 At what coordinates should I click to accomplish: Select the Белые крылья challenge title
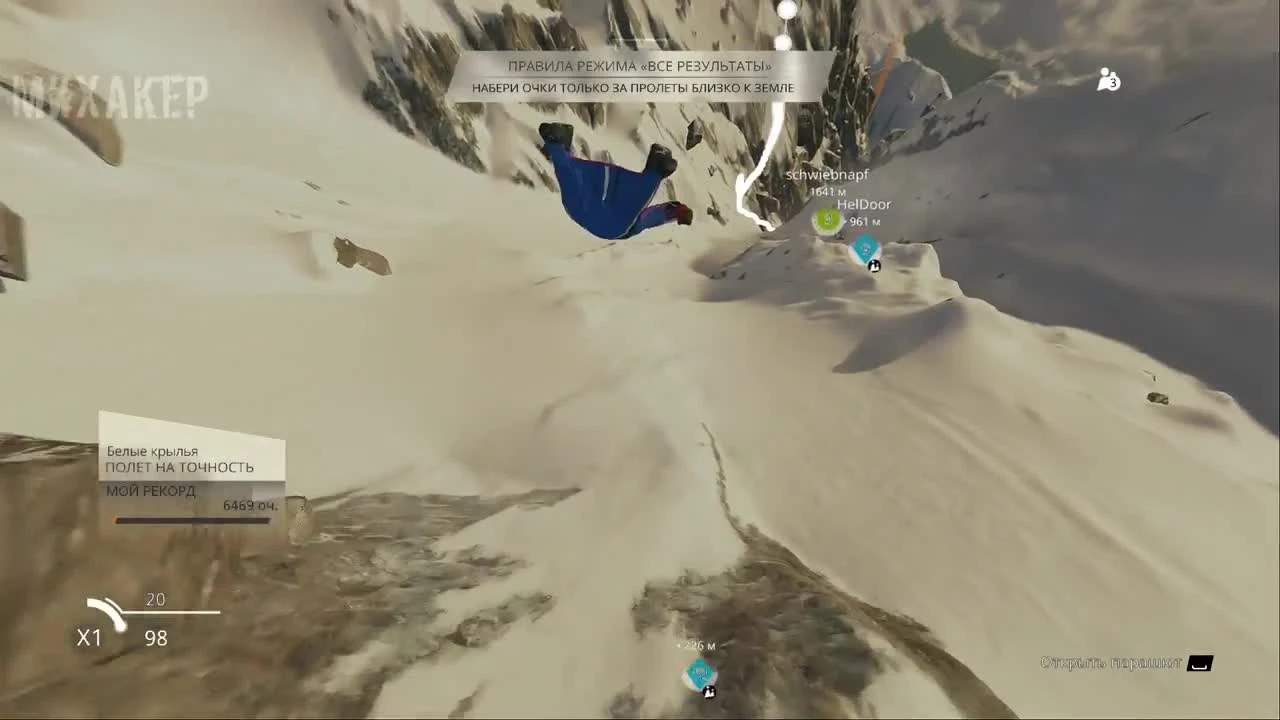152,451
